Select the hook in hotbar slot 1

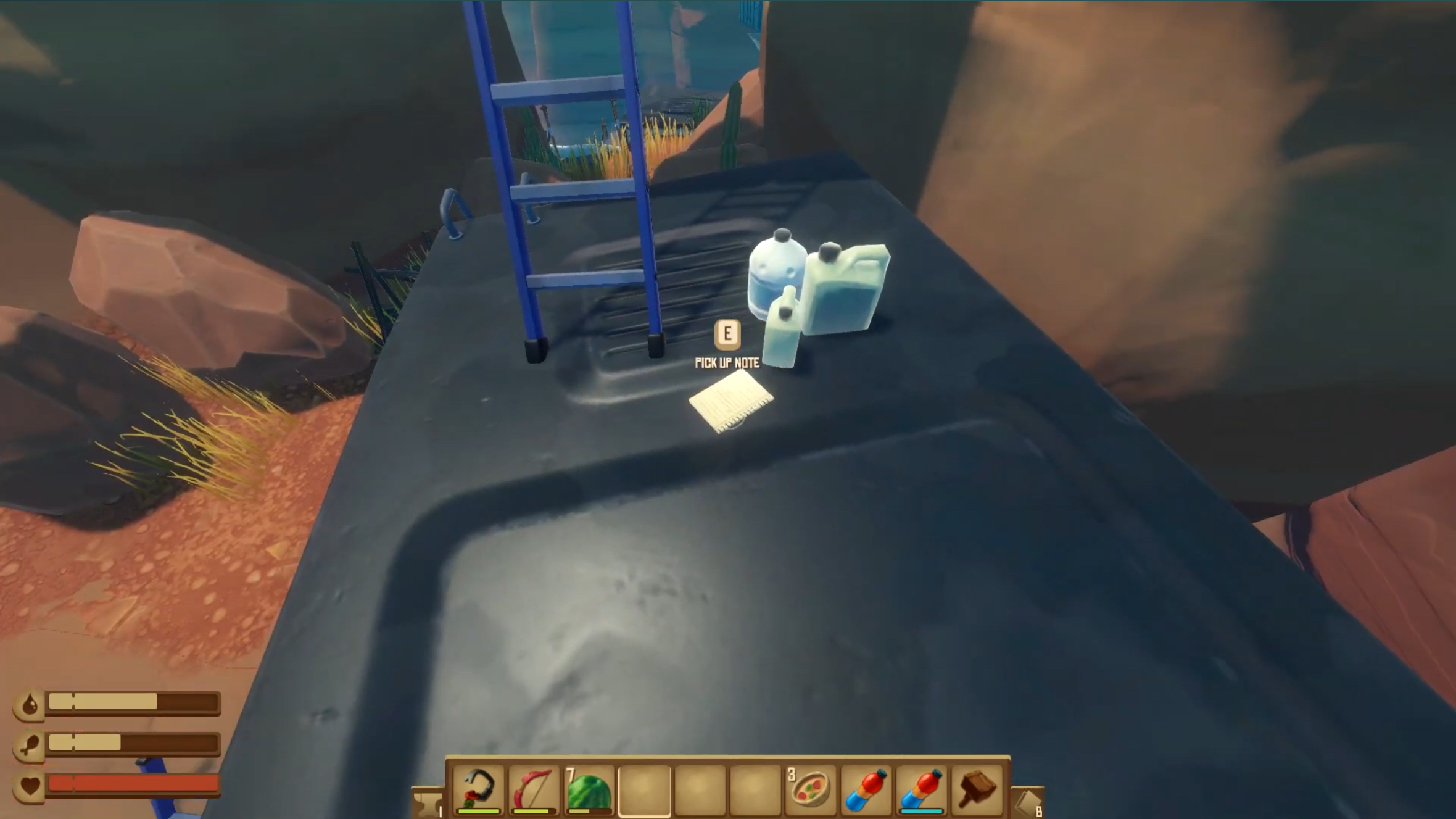478,789
